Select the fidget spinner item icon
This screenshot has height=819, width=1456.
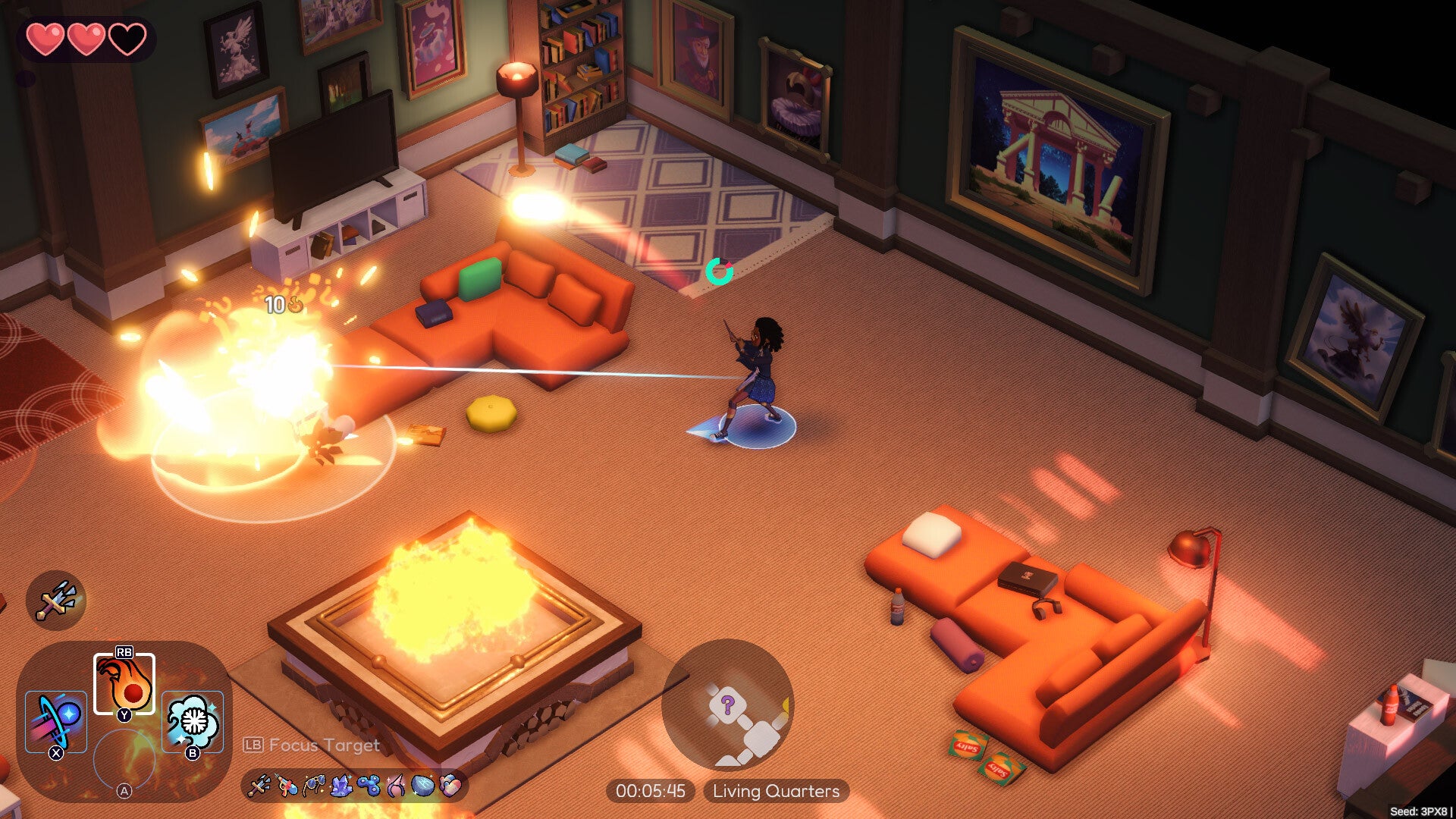click(x=369, y=786)
